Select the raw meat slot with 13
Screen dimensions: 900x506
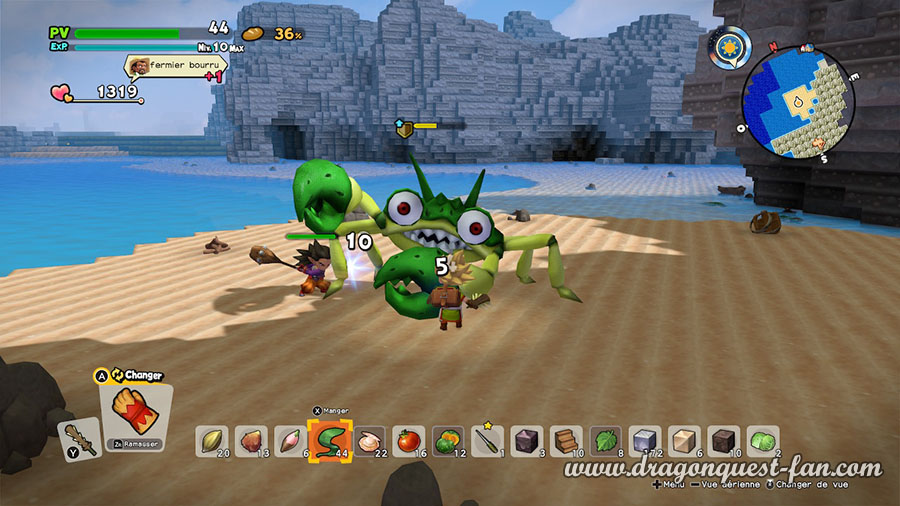pos(251,441)
